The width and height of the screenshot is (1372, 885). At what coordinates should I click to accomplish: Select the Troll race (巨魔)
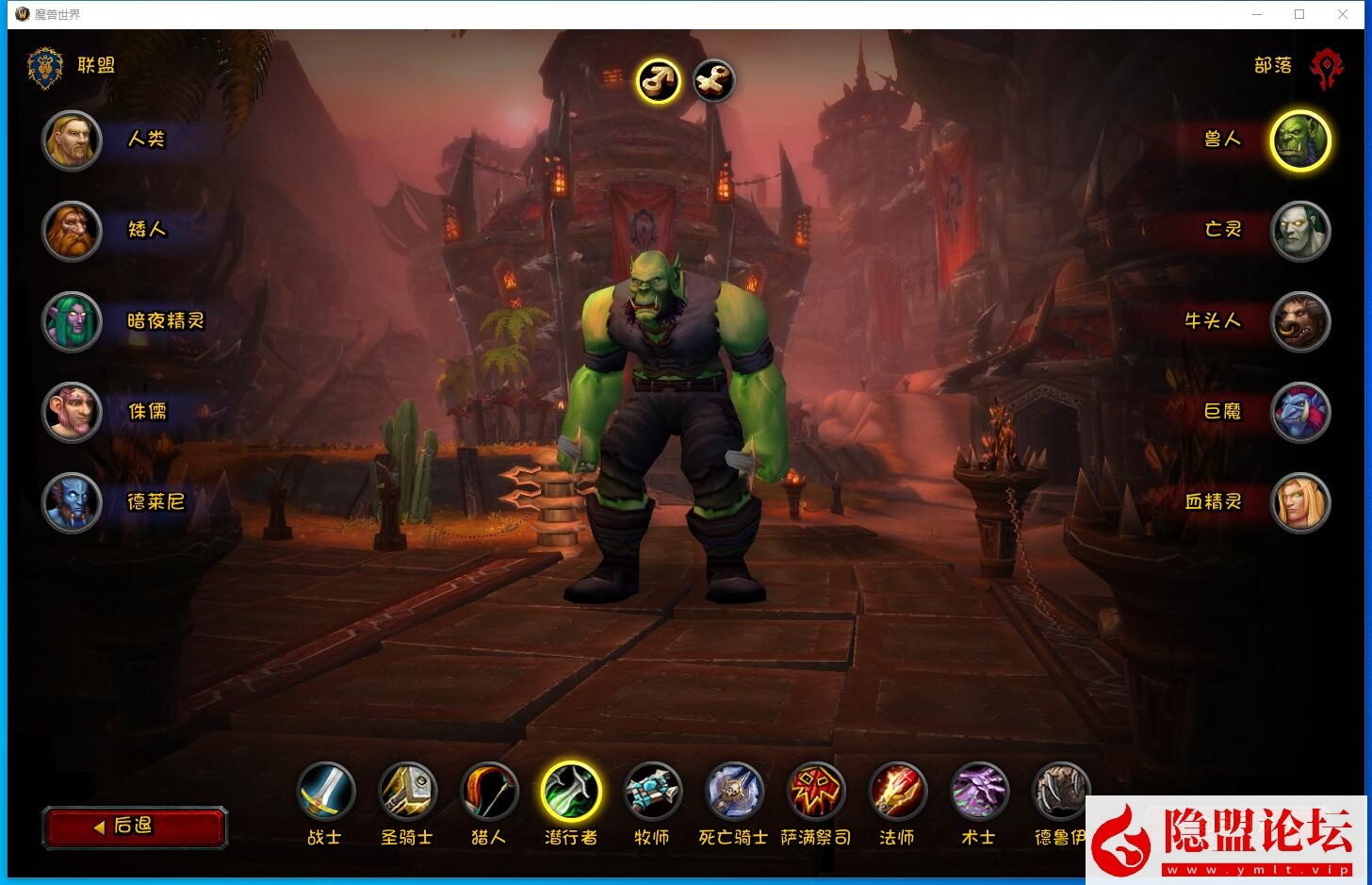(1300, 412)
